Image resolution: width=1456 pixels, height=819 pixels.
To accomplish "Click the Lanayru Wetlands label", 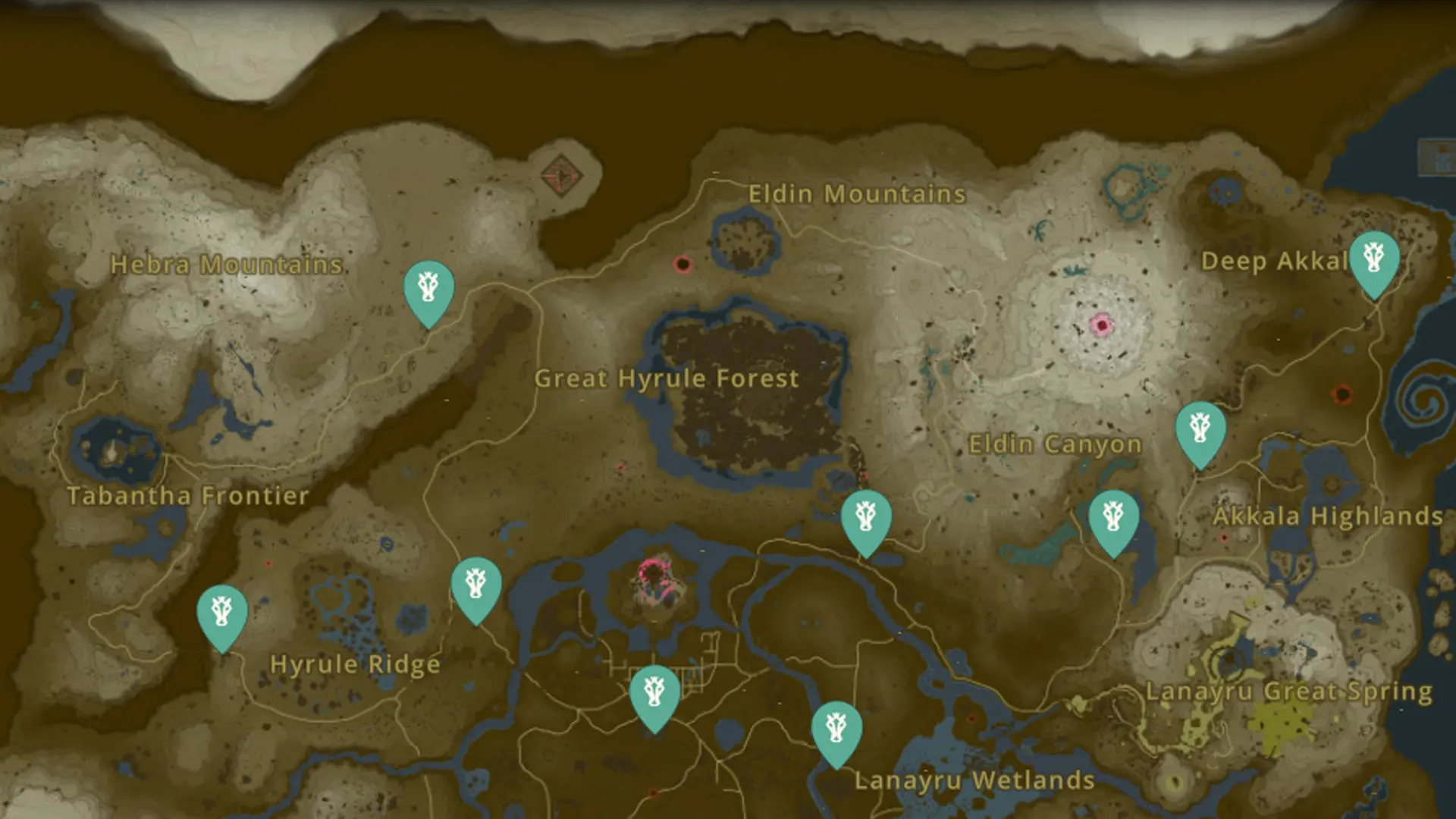I will [974, 780].
